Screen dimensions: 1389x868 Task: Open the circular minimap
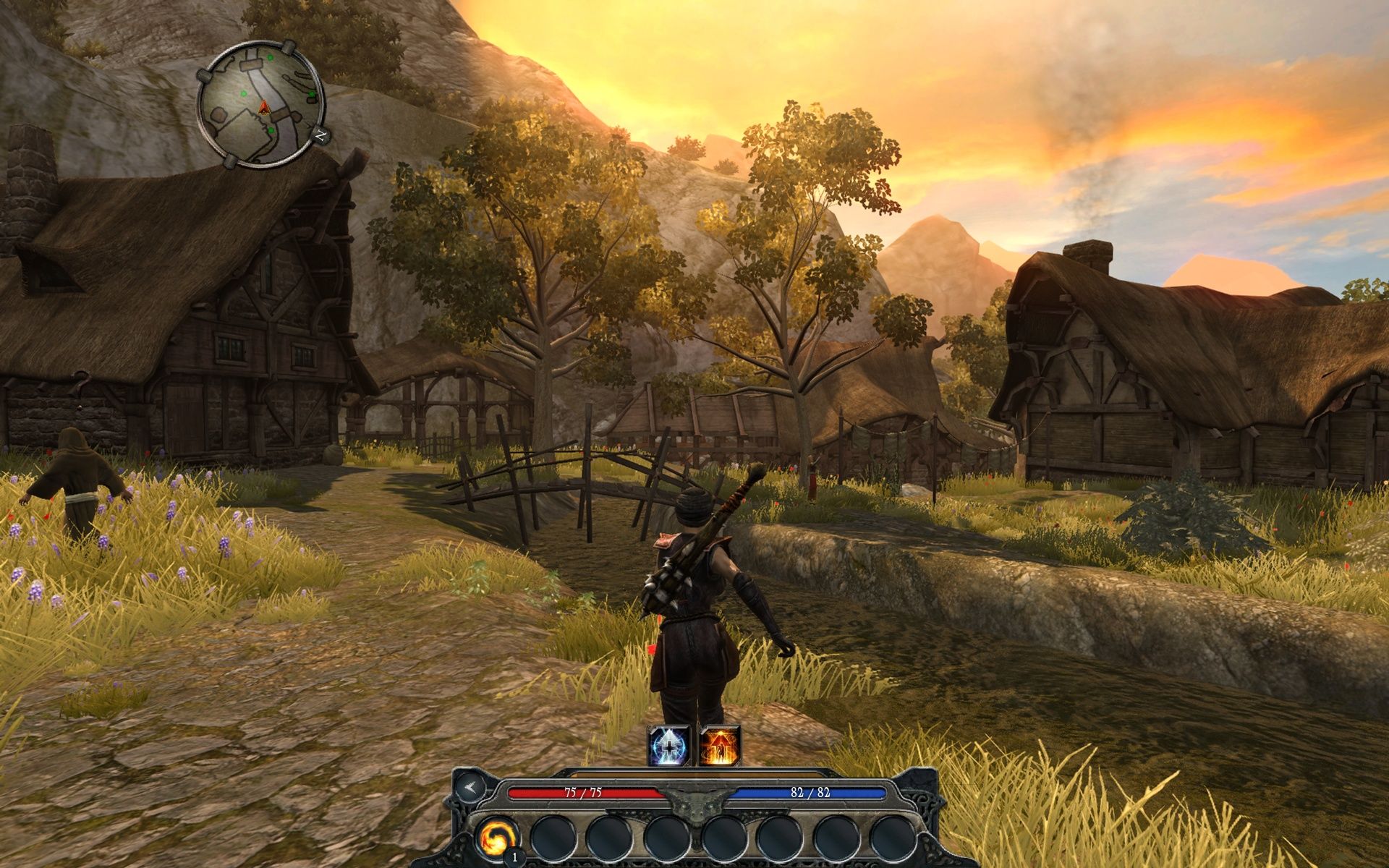point(260,105)
